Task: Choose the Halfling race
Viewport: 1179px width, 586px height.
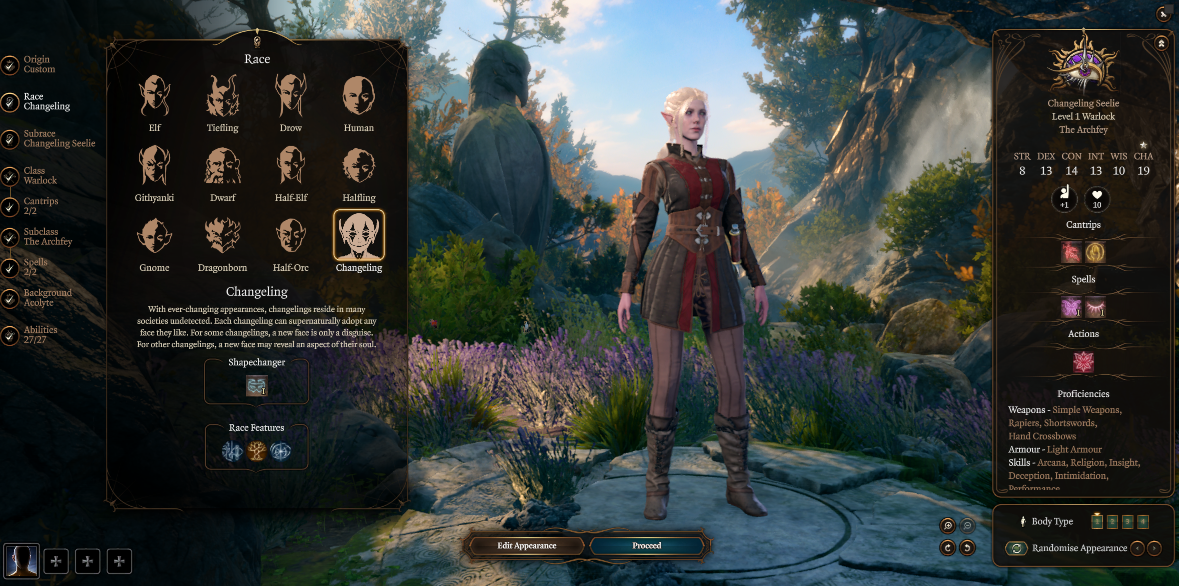Action: point(358,167)
